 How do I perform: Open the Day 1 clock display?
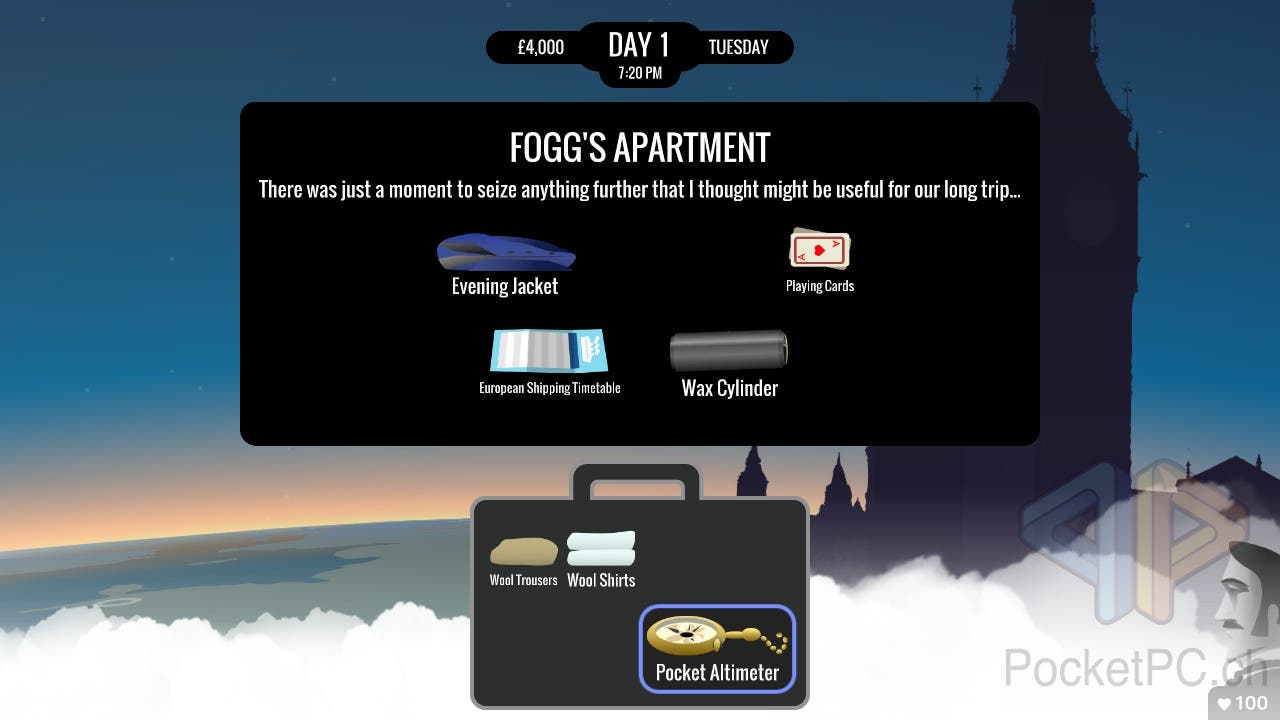[639, 54]
